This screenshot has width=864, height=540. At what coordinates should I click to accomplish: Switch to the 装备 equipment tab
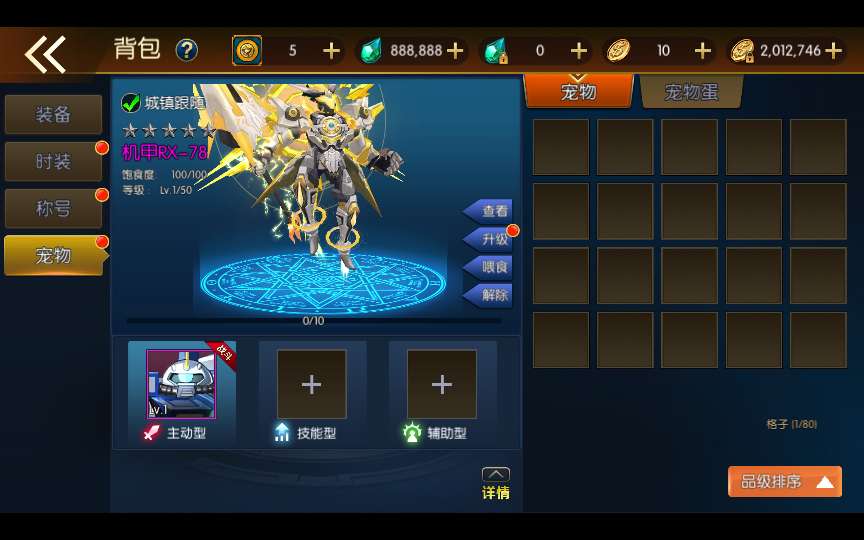pos(53,115)
